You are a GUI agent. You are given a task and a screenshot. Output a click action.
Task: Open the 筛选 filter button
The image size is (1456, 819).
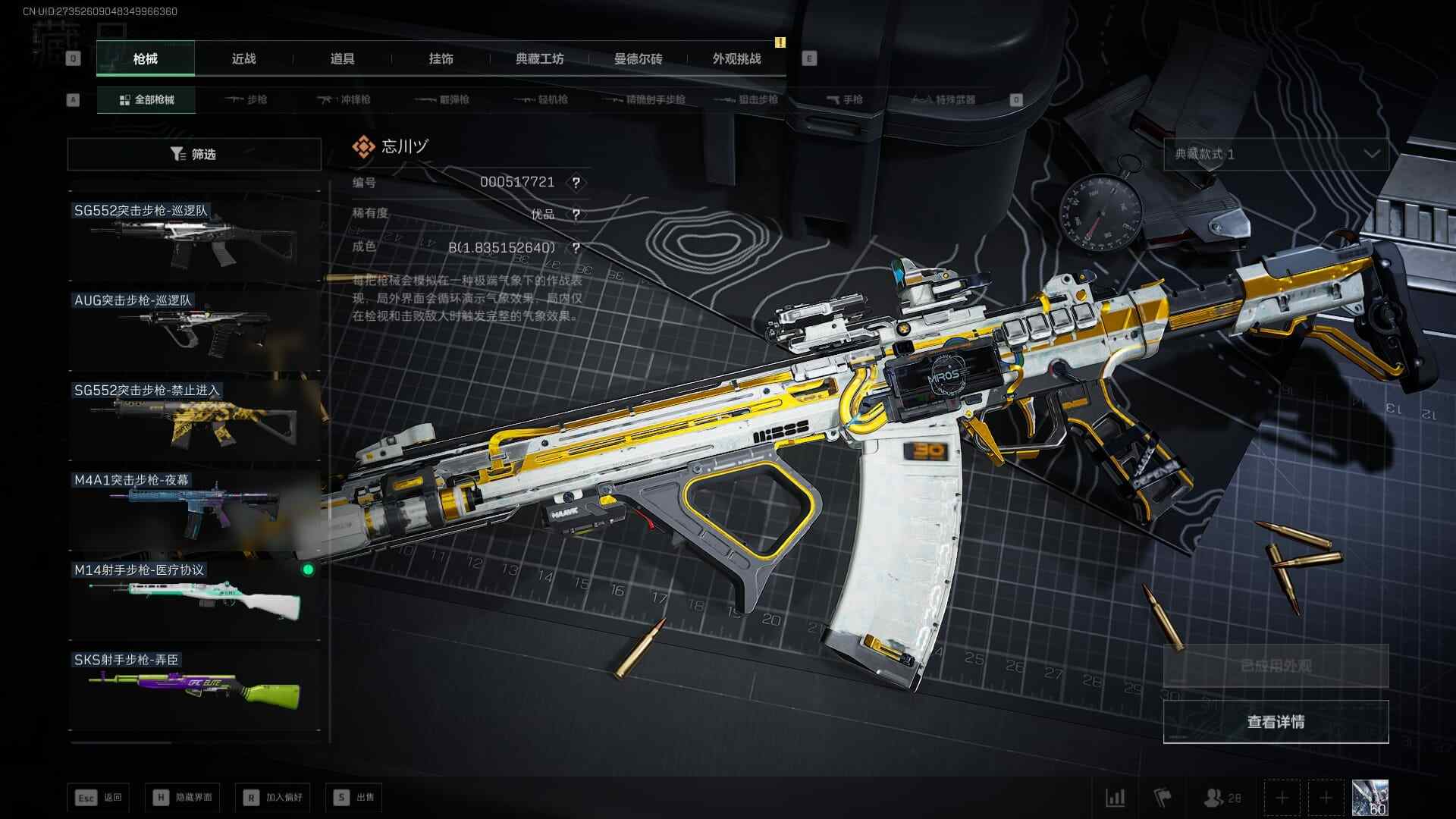pyautogui.click(x=194, y=154)
